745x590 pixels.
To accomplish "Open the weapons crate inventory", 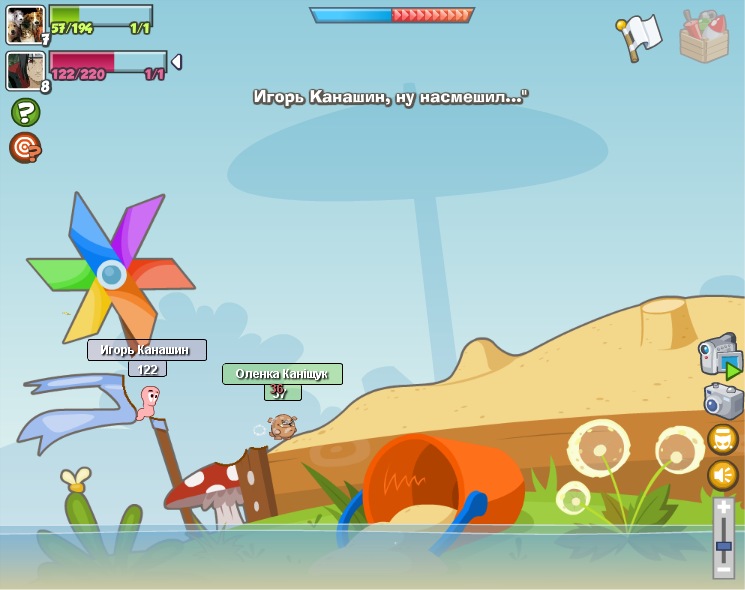I will click(704, 37).
